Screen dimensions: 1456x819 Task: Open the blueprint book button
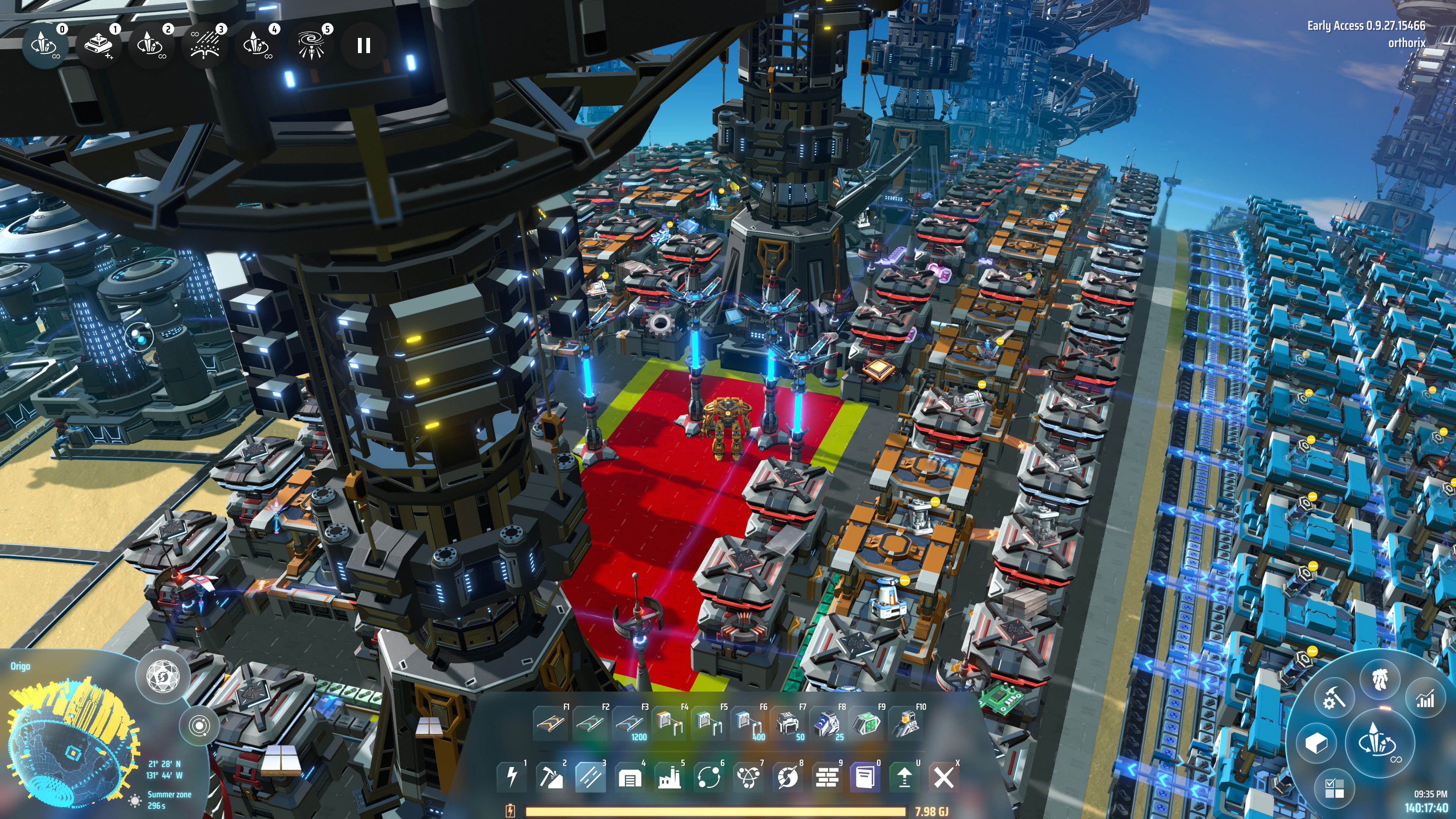point(865,778)
